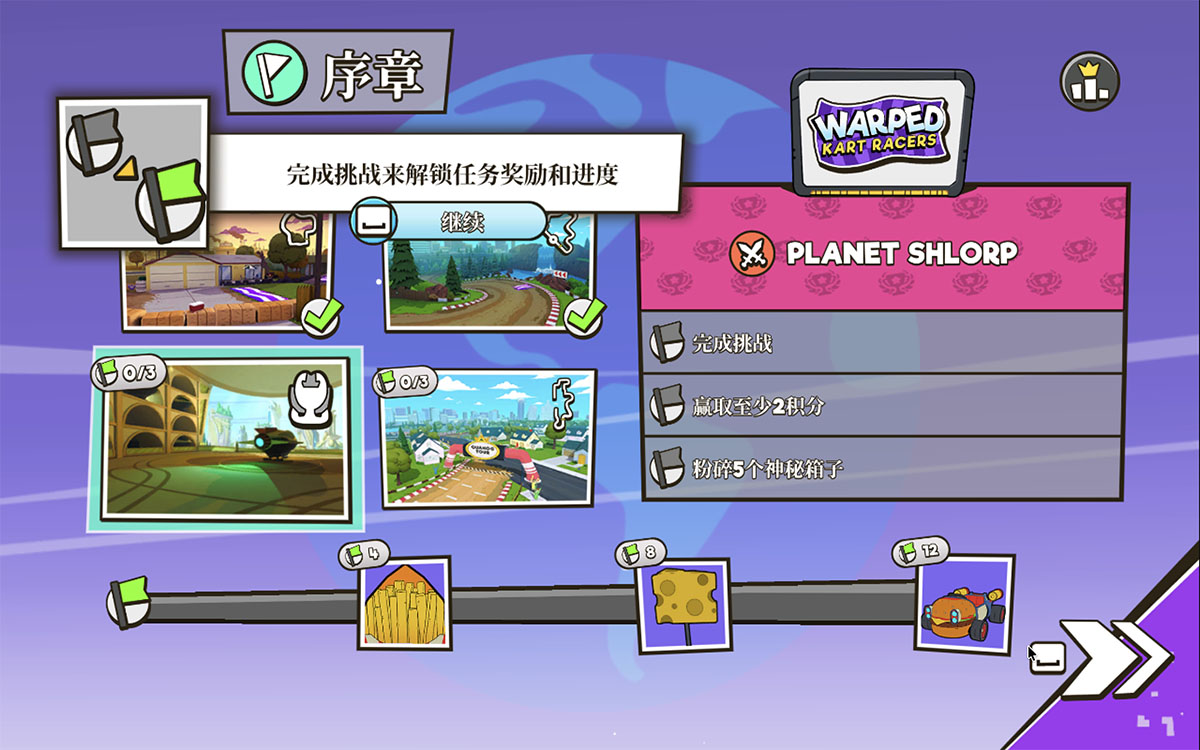Click the PLANET SHLORP challenge header

pos(884,254)
